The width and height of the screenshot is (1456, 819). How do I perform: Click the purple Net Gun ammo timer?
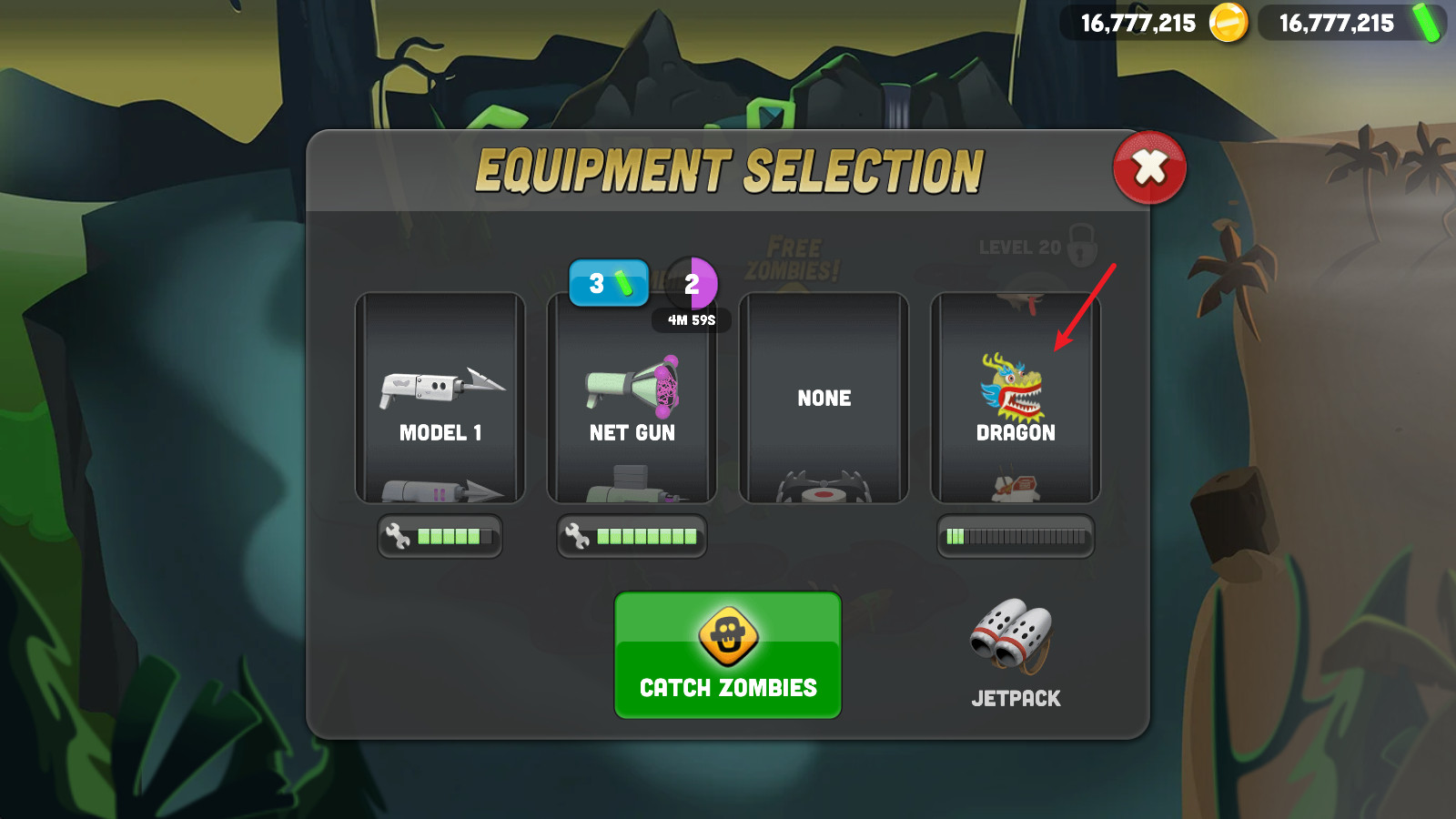point(693,284)
